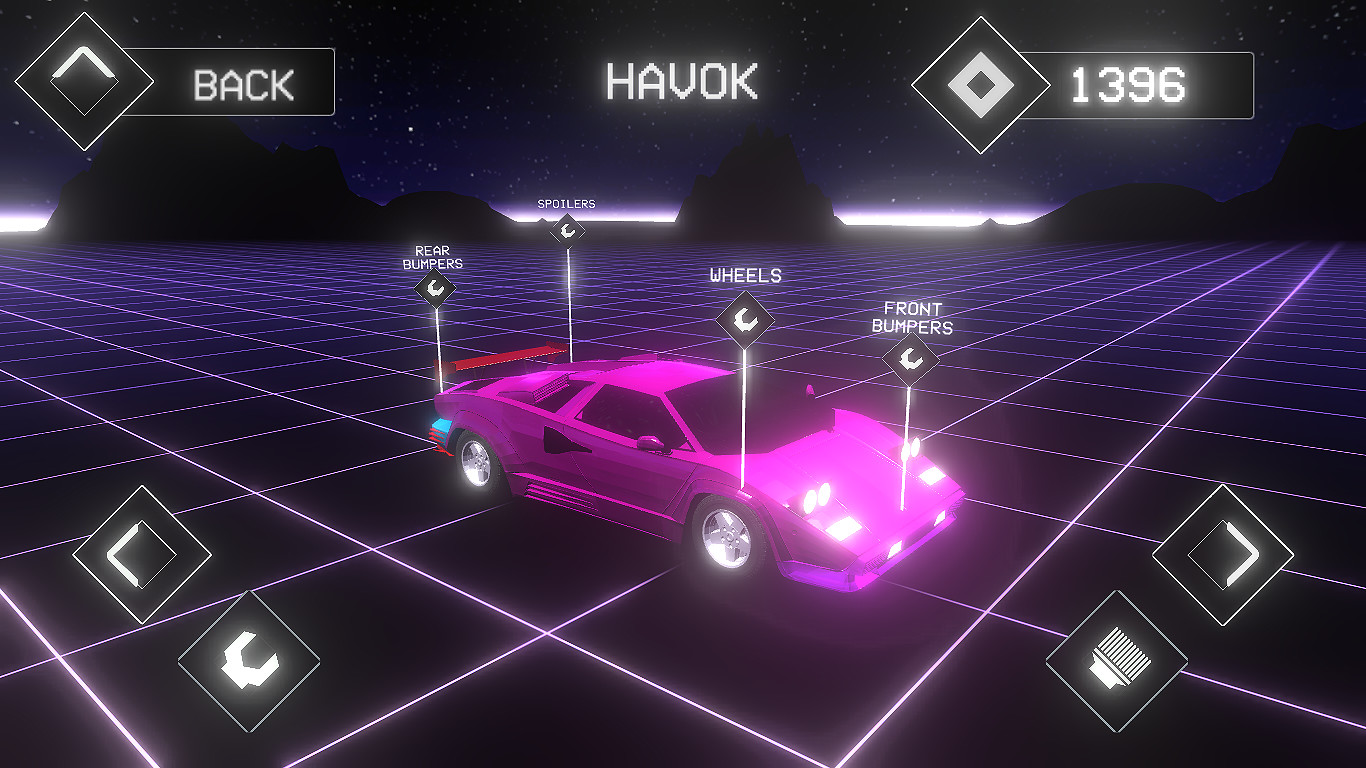Open the Wheels wrench marker

(x=745, y=319)
